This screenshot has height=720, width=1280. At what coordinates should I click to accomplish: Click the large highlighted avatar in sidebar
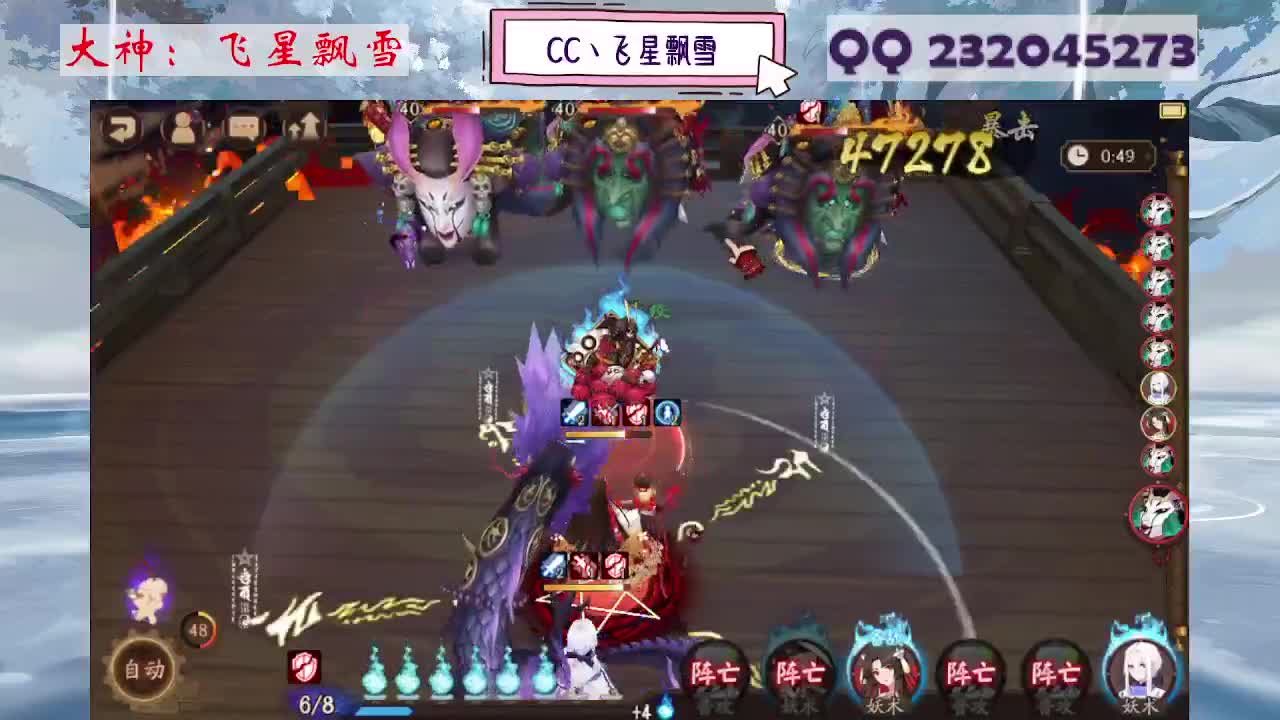1160,513
